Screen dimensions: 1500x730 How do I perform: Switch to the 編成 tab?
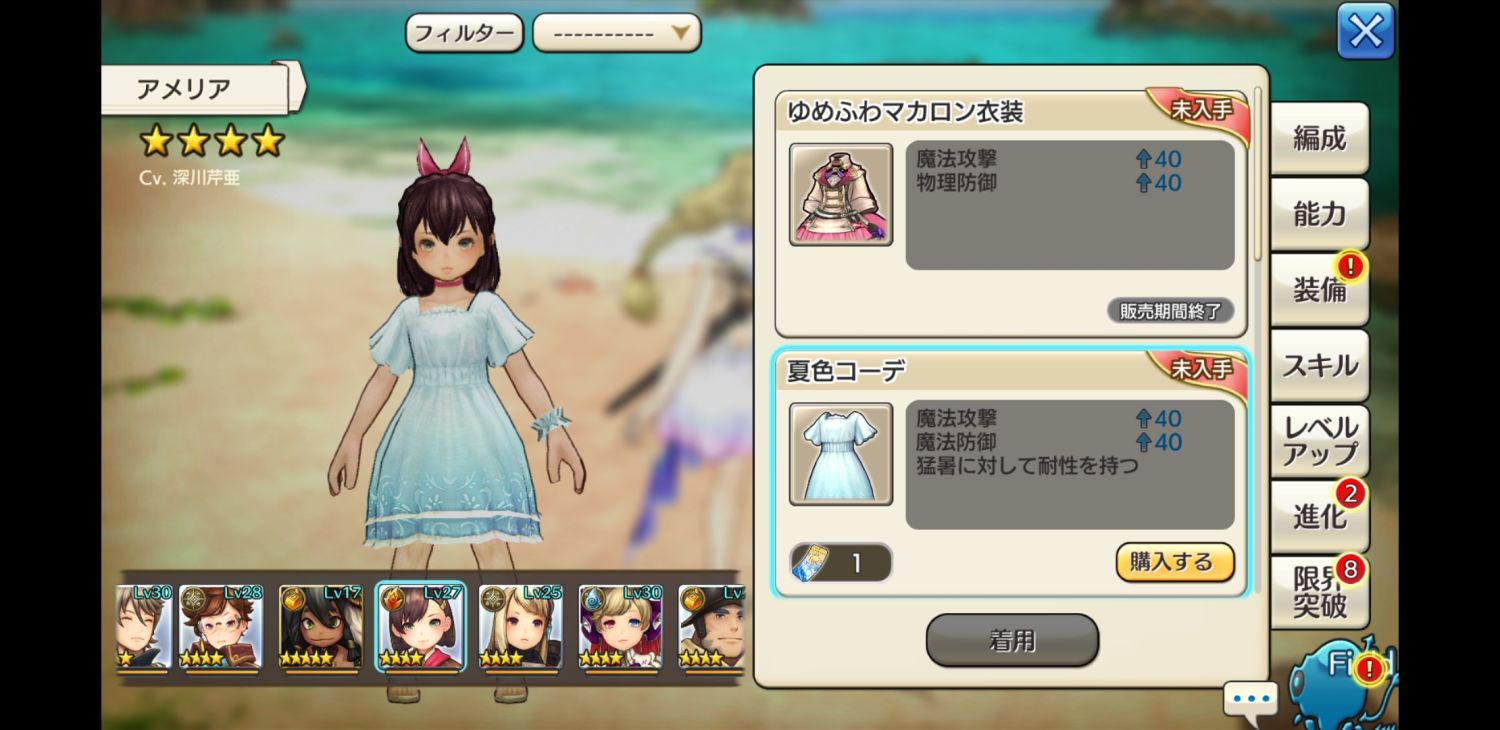pyautogui.click(x=1319, y=139)
